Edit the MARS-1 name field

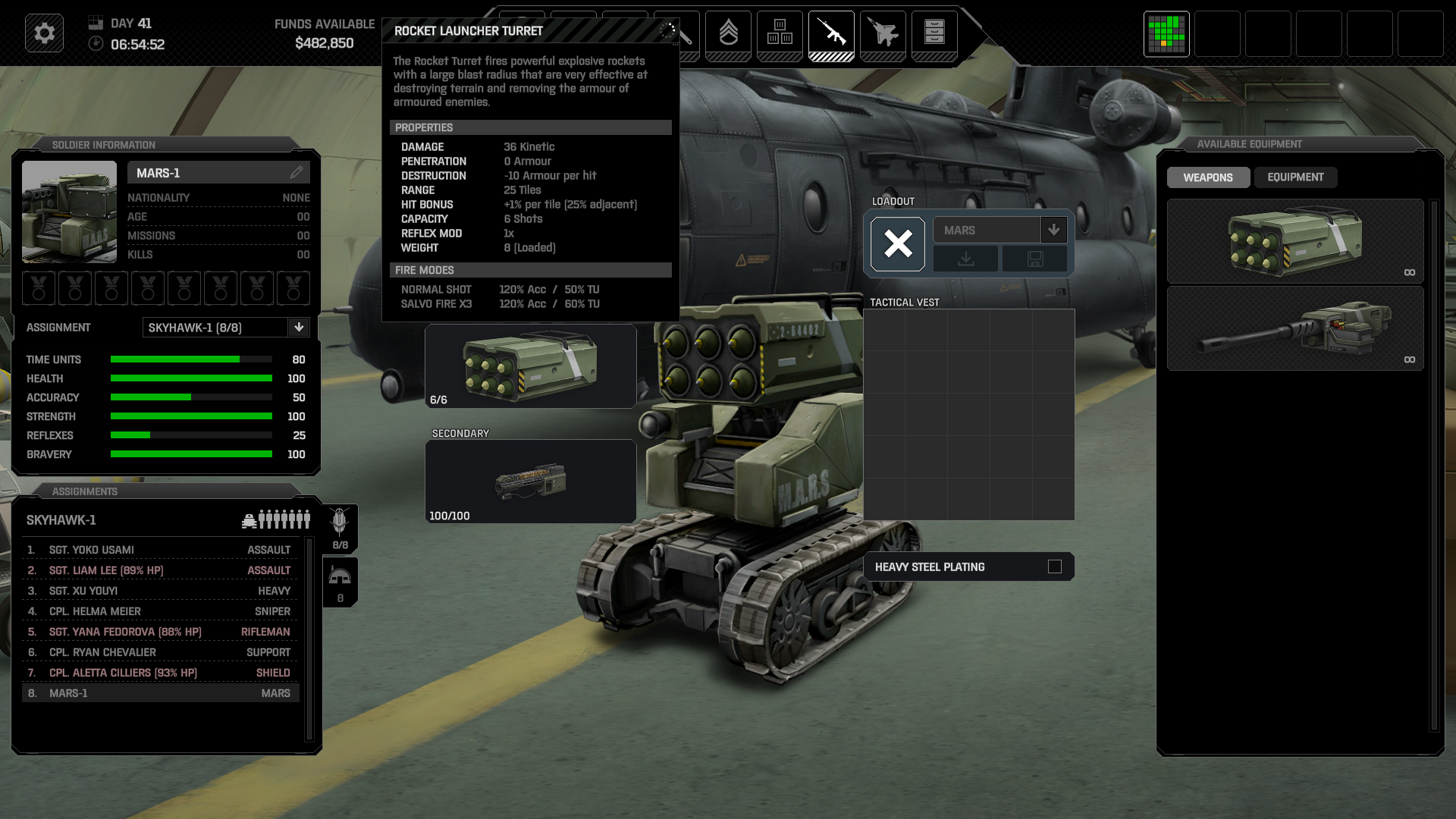(x=297, y=173)
